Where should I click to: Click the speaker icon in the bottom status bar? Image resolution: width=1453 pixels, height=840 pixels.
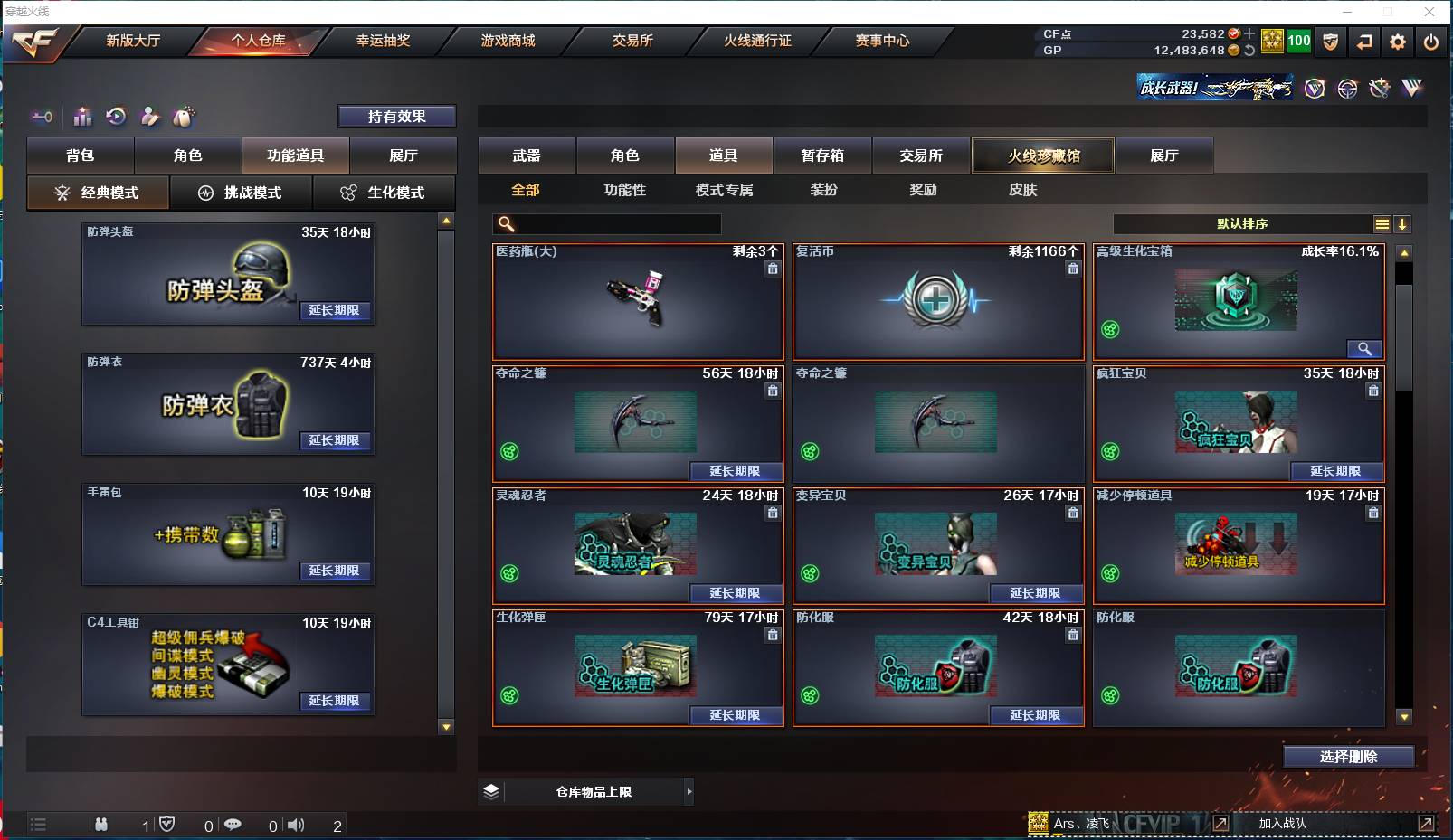pos(296,825)
